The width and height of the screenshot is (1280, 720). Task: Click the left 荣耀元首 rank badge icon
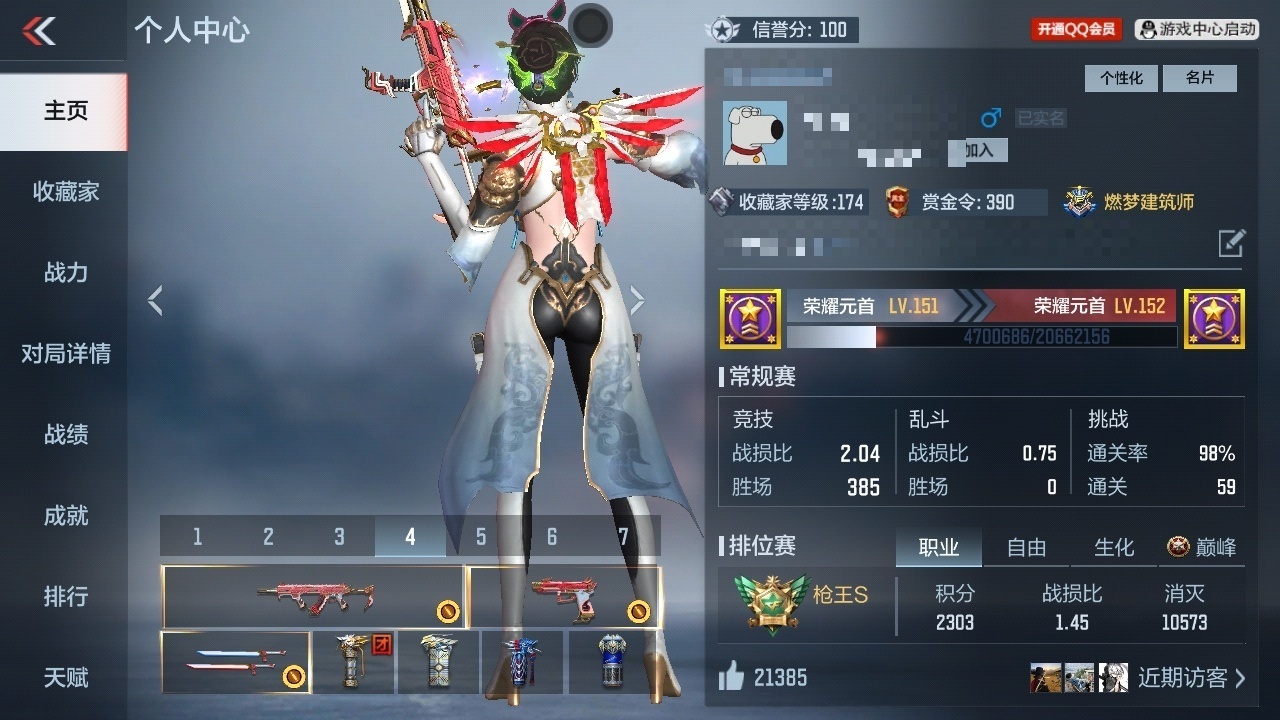pos(750,319)
